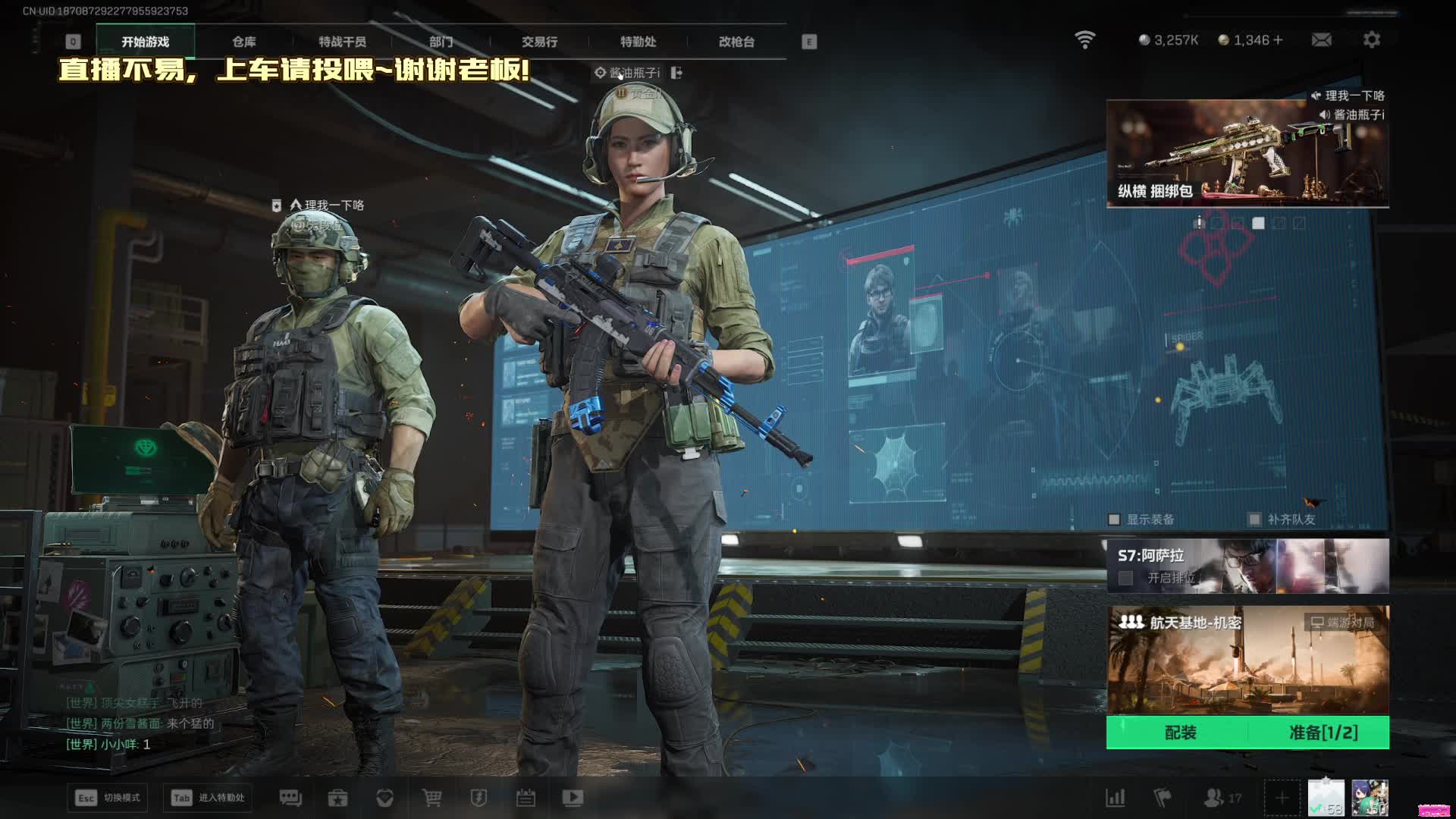Go to the 交易行 trading house tab
Screen dimensions: 1456x819
(x=539, y=42)
